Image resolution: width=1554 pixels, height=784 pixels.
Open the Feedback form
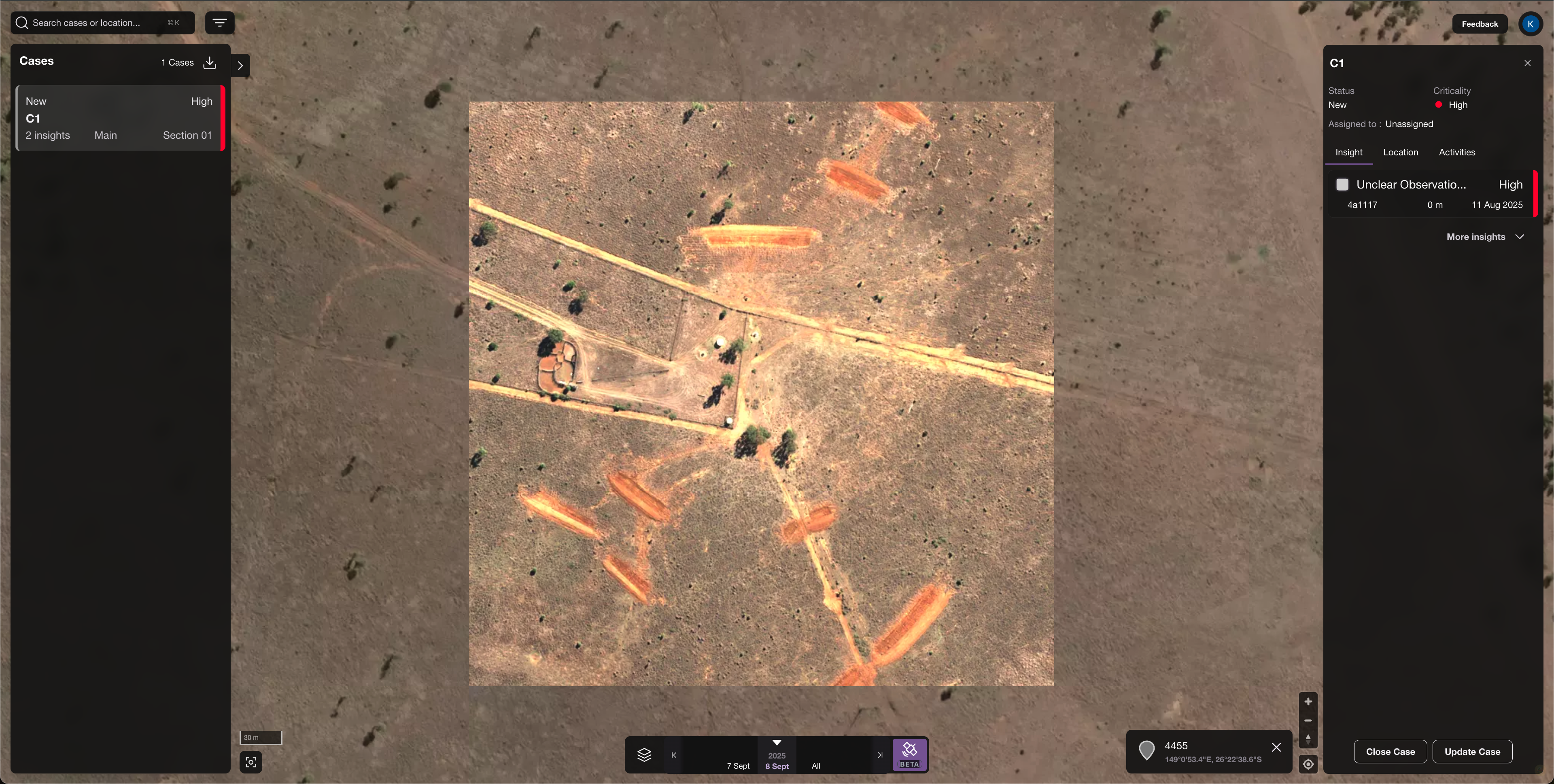point(1479,24)
